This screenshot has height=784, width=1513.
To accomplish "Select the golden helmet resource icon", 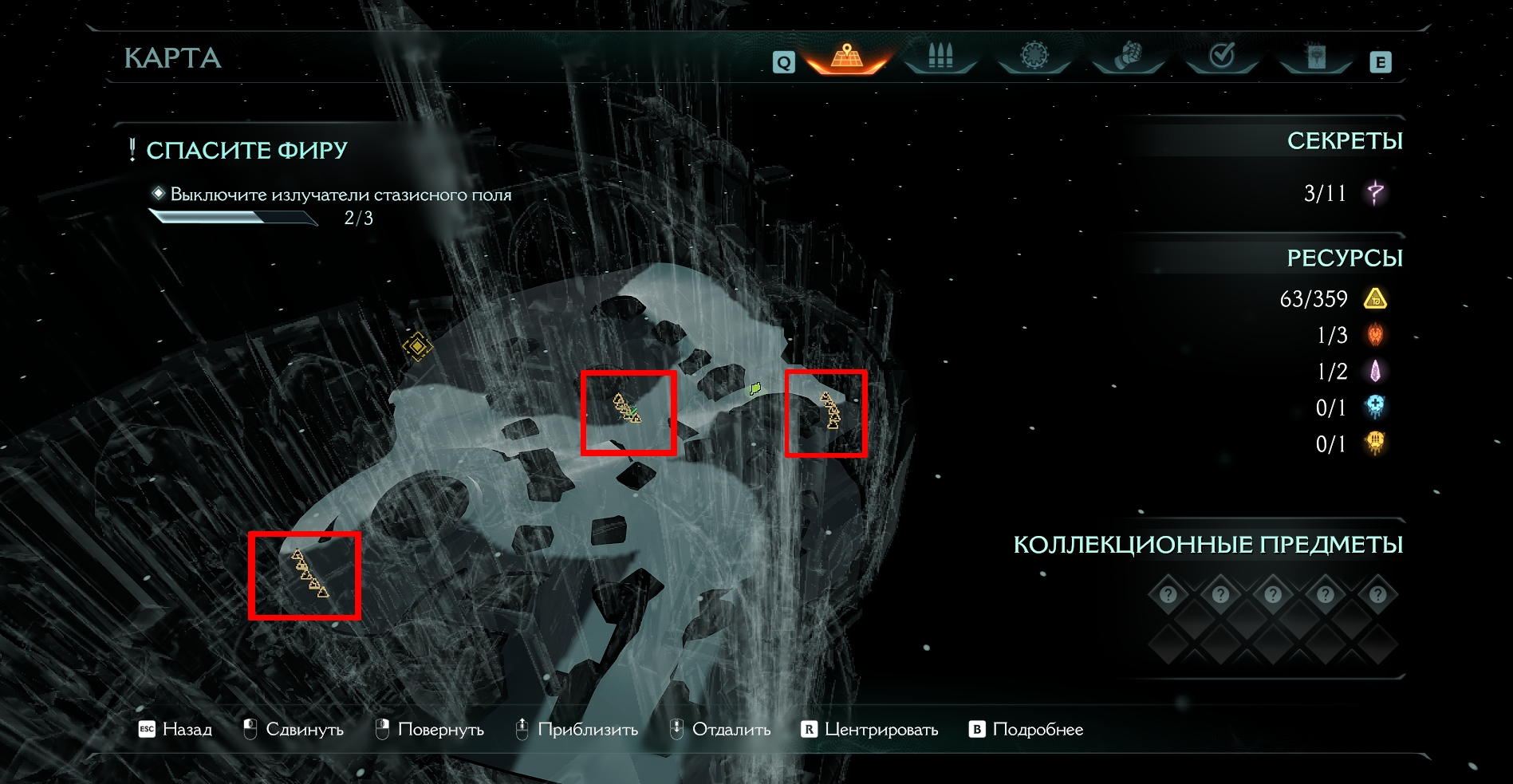I will coord(1375,443).
